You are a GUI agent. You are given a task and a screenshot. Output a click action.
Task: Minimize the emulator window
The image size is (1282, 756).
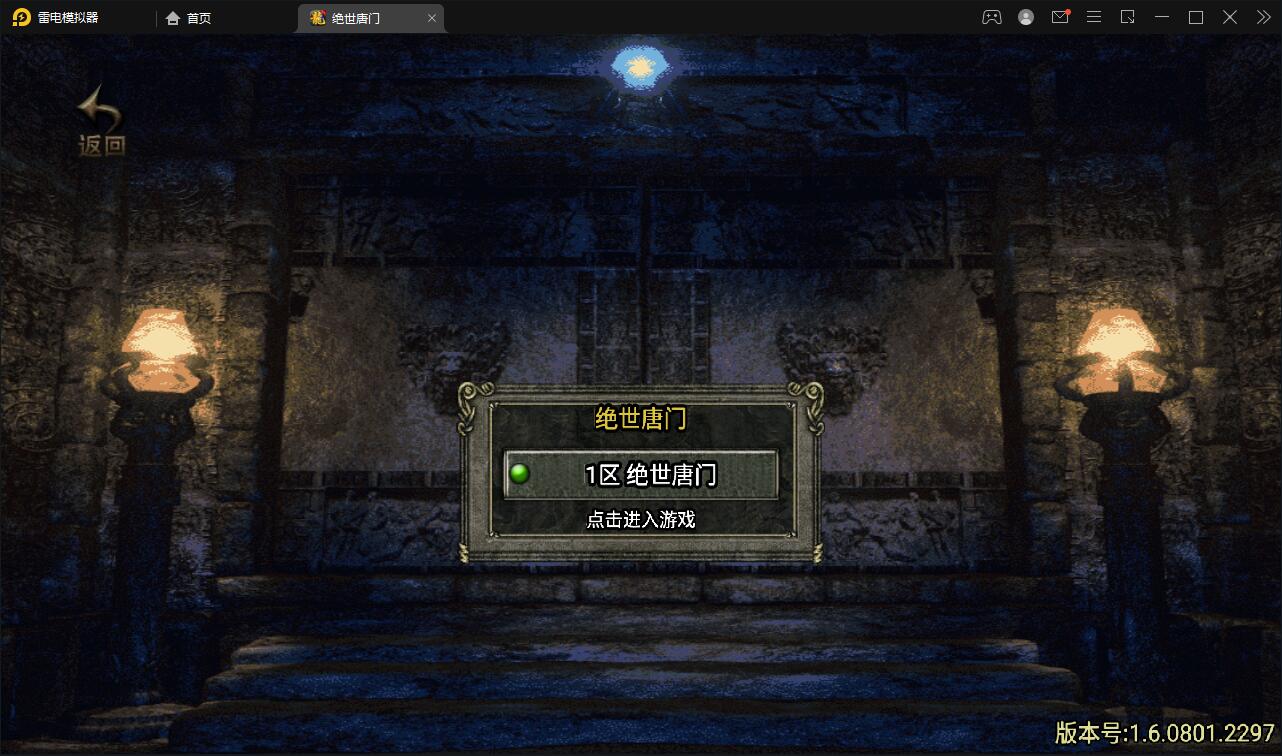tap(1161, 17)
